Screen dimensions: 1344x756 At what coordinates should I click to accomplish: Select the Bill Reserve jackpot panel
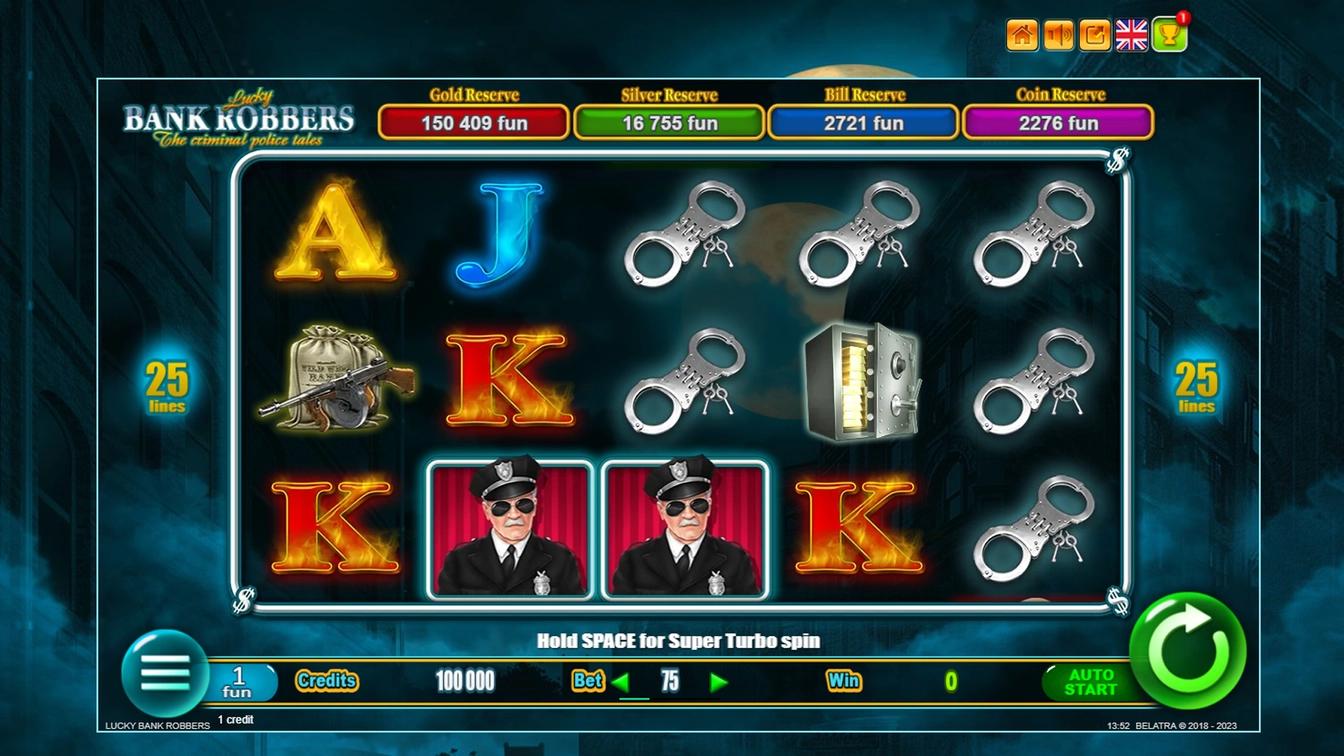(863, 123)
